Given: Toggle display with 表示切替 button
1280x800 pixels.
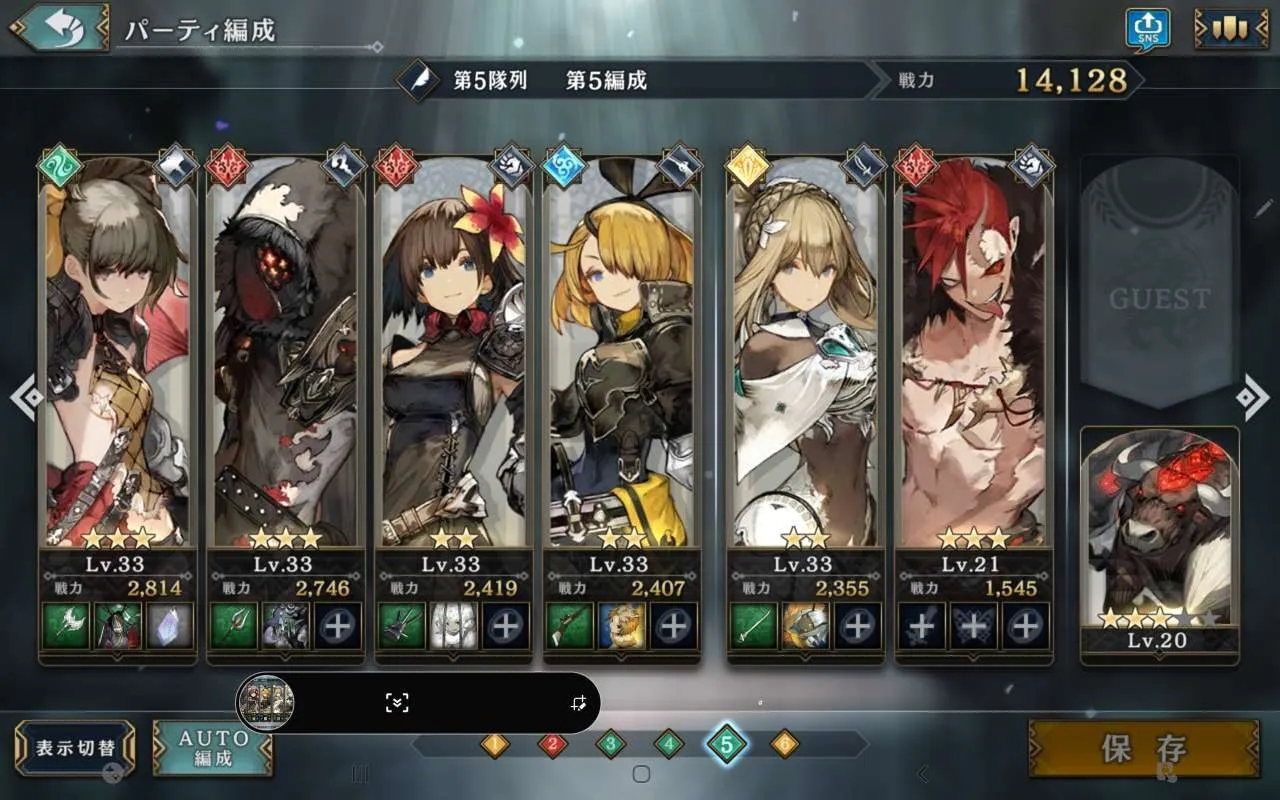Looking at the screenshot, I should 75,748.
